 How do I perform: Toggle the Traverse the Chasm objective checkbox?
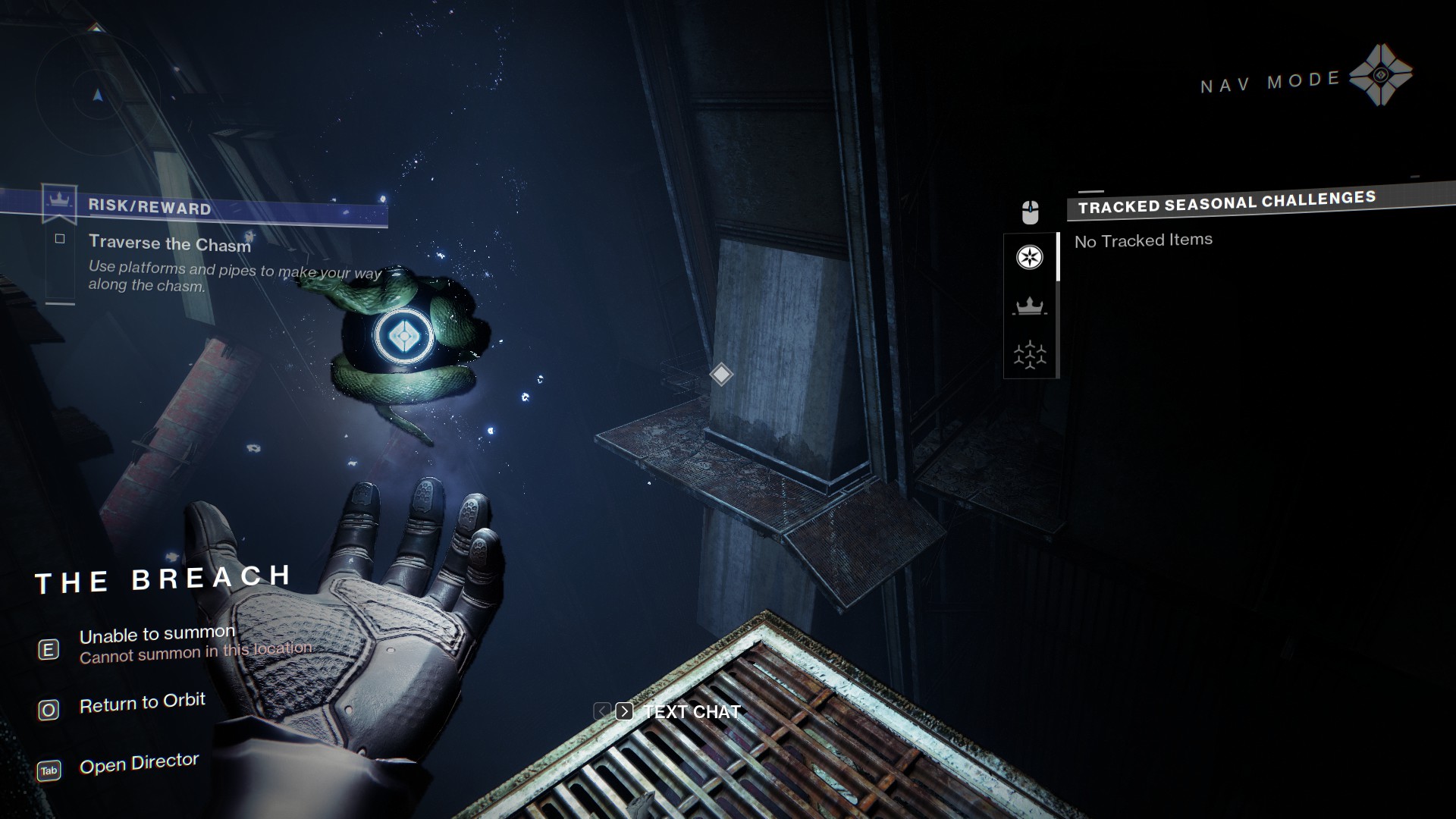[60, 239]
